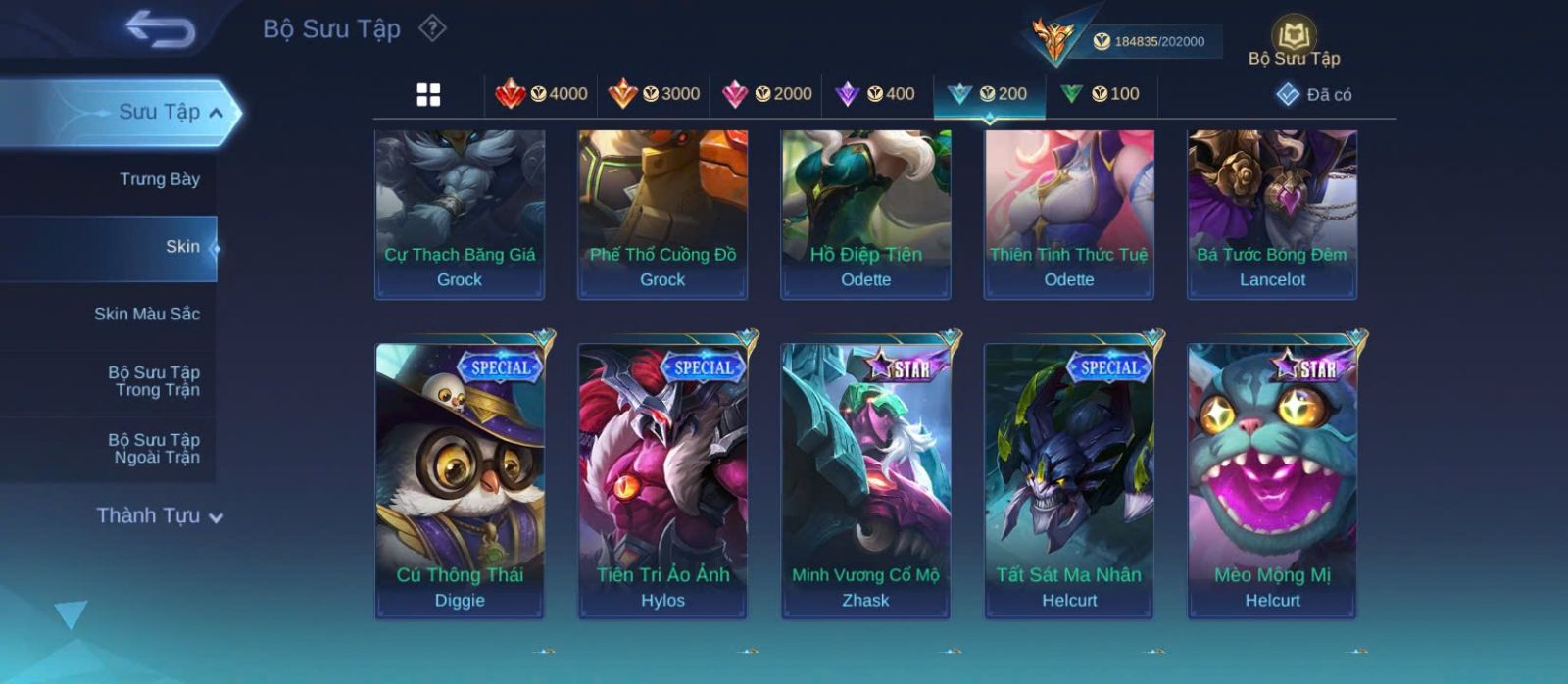
Task: Show all skins with grid filter
Action: [x=428, y=95]
